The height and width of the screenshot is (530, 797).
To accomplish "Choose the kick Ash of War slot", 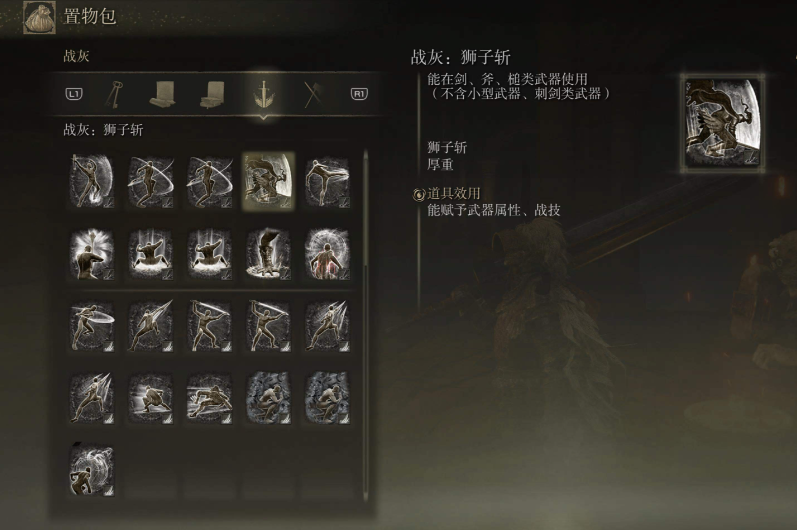I will pos(327,182).
